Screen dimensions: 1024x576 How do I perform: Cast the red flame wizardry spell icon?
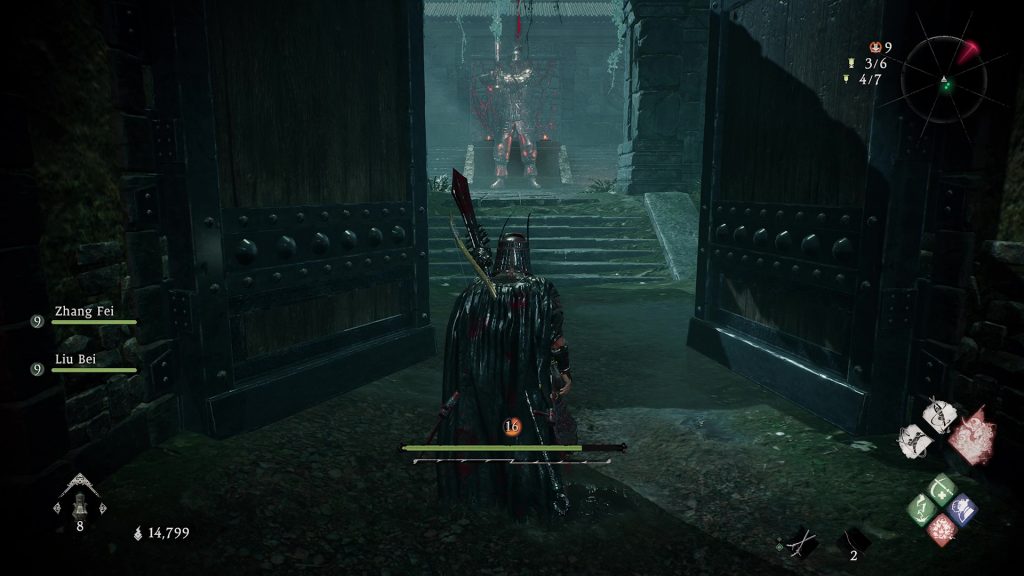pyautogui.click(x=942, y=528)
